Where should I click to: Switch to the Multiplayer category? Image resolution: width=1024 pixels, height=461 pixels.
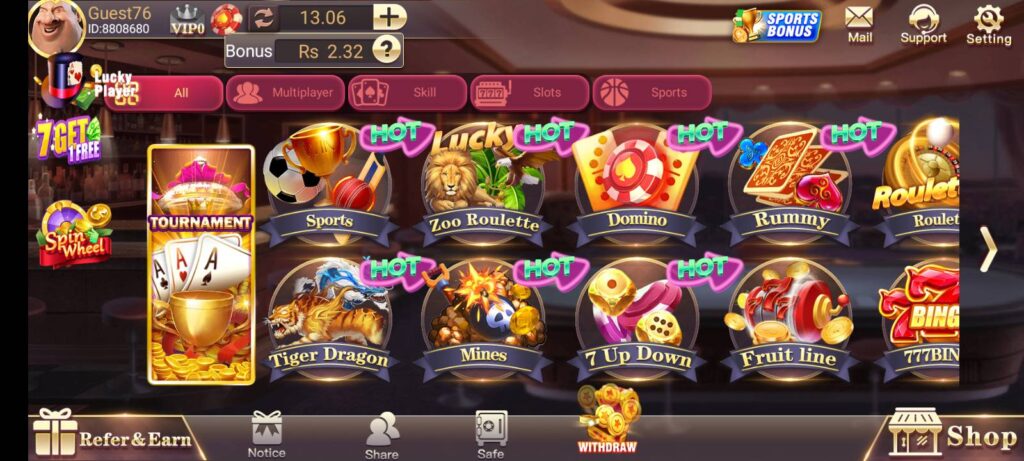[x=286, y=93]
